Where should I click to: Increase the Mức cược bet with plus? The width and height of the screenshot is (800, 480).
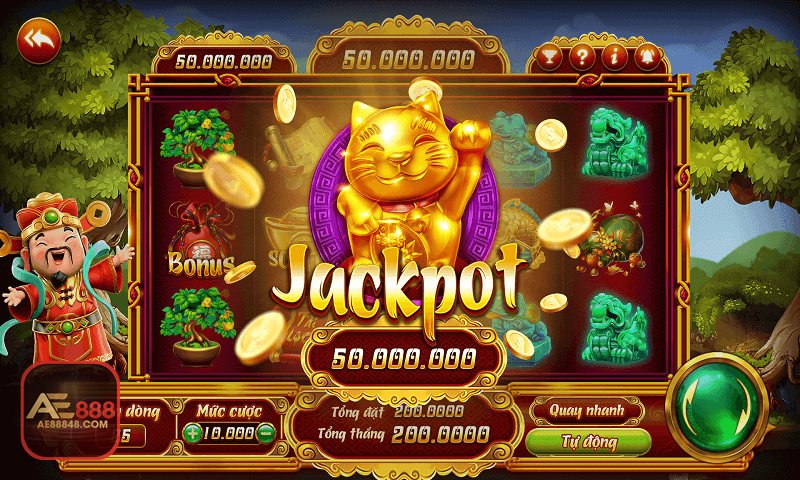tap(192, 433)
